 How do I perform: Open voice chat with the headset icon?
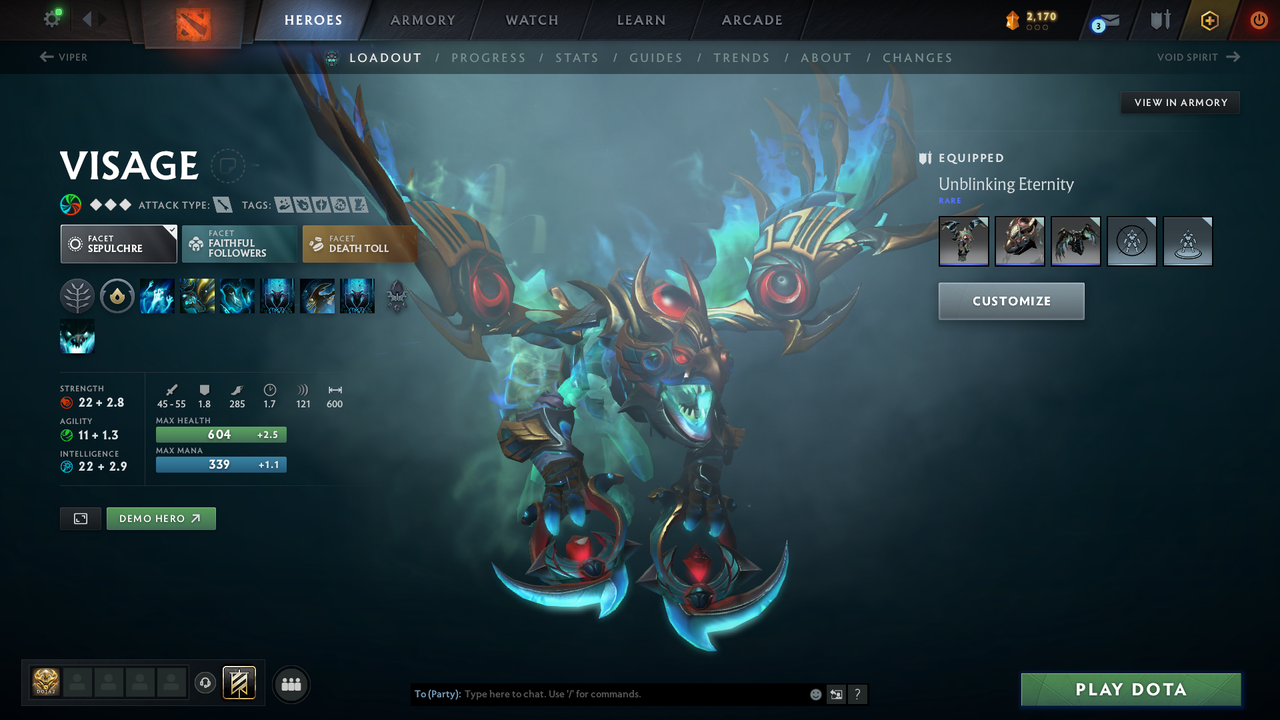206,683
